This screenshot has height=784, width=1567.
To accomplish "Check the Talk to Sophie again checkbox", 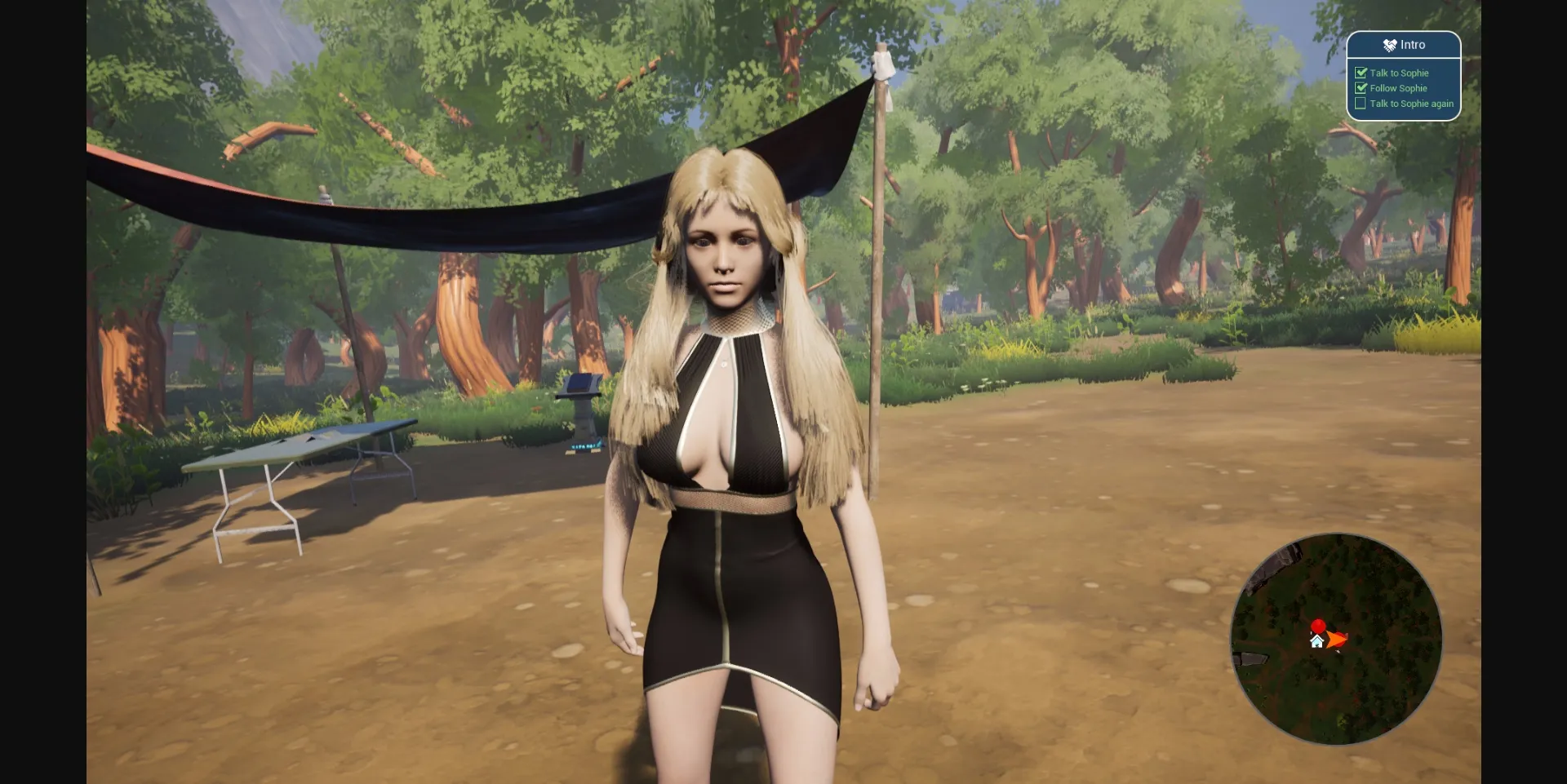I will pos(1361,103).
